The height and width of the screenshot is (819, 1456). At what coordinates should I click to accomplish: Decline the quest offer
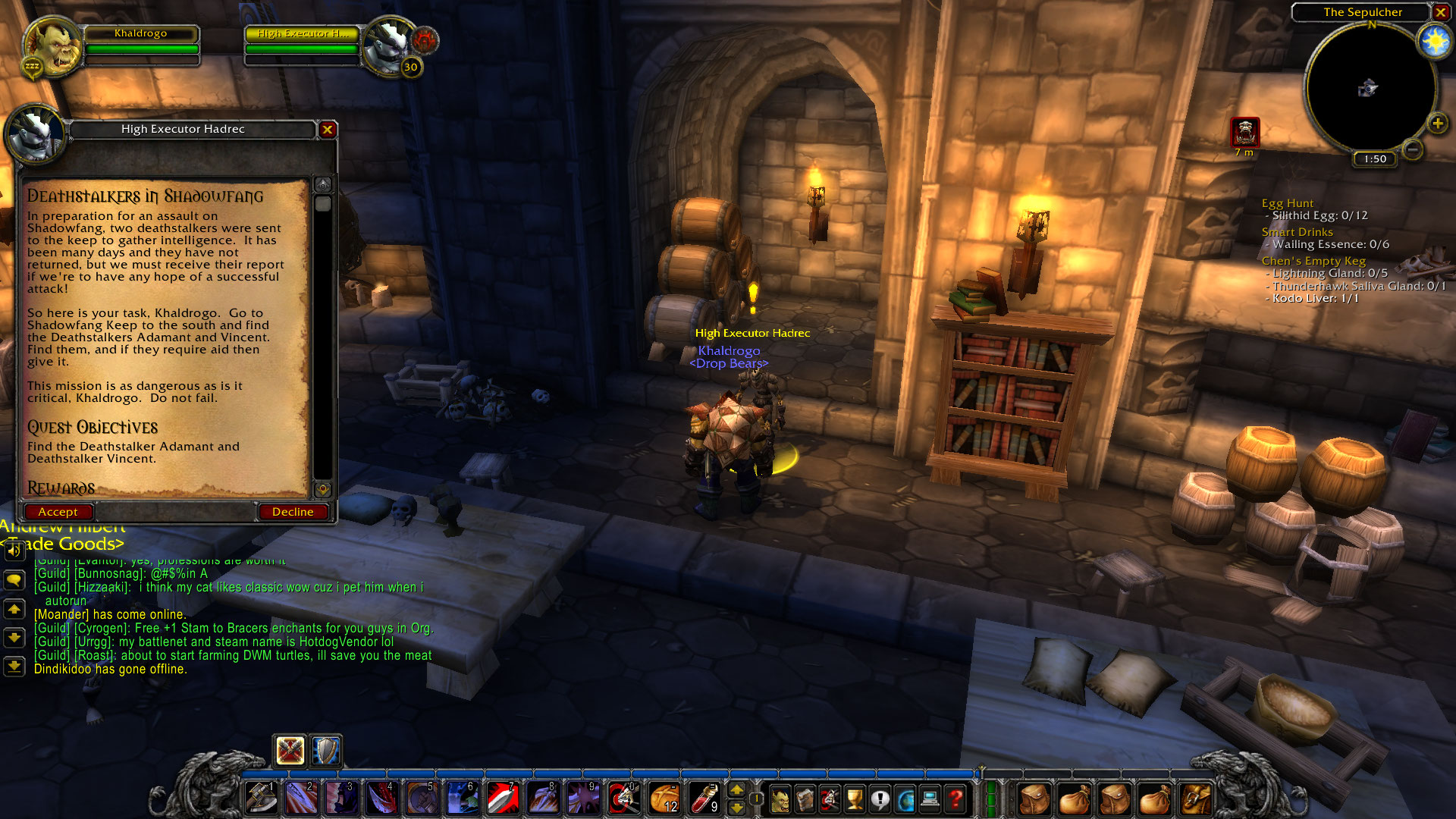pyautogui.click(x=293, y=512)
